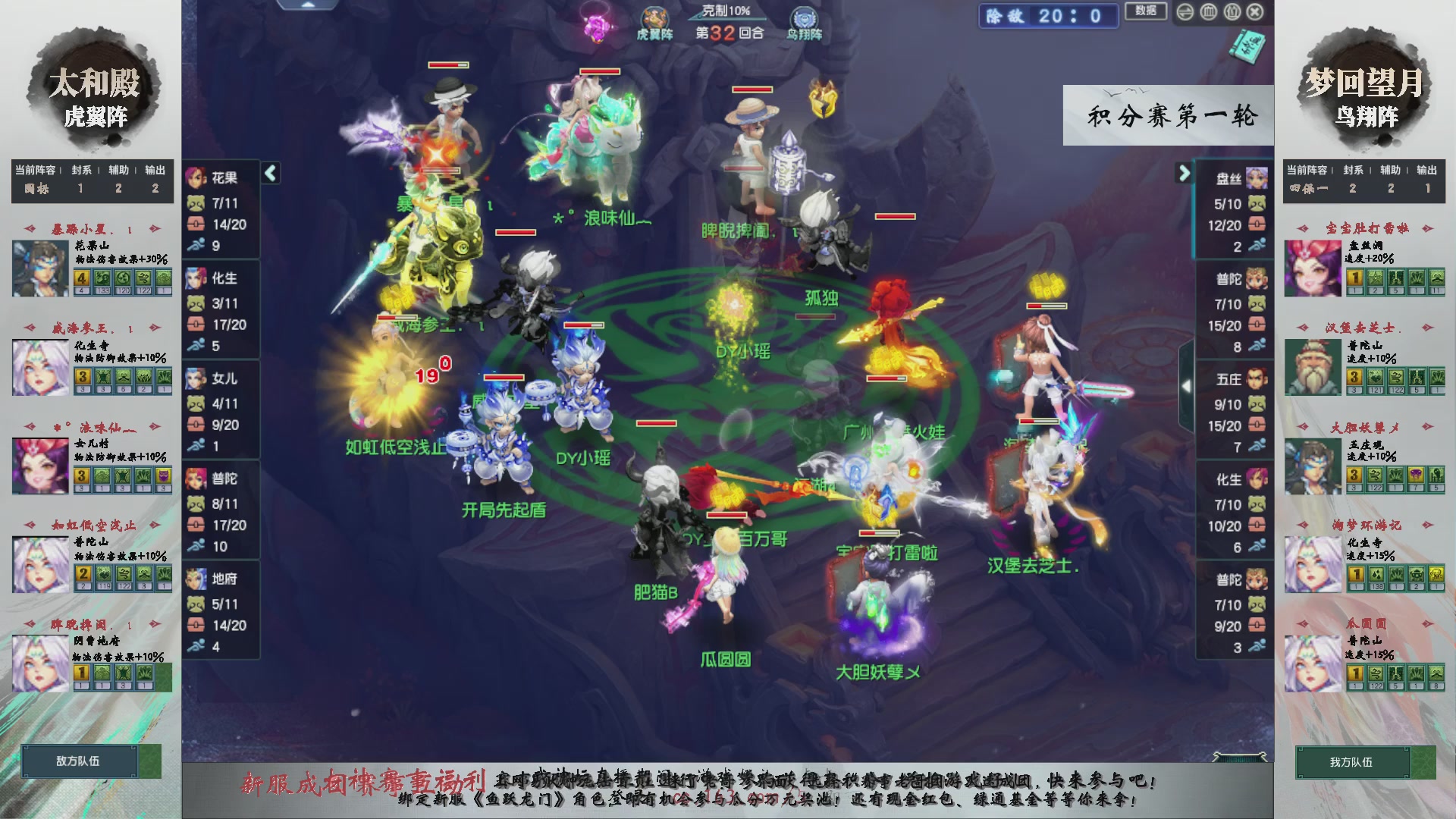The height and width of the screenshot is (819, 1456).
Task: Click the 除敌 20:0 score counter
Action: 1048,17
